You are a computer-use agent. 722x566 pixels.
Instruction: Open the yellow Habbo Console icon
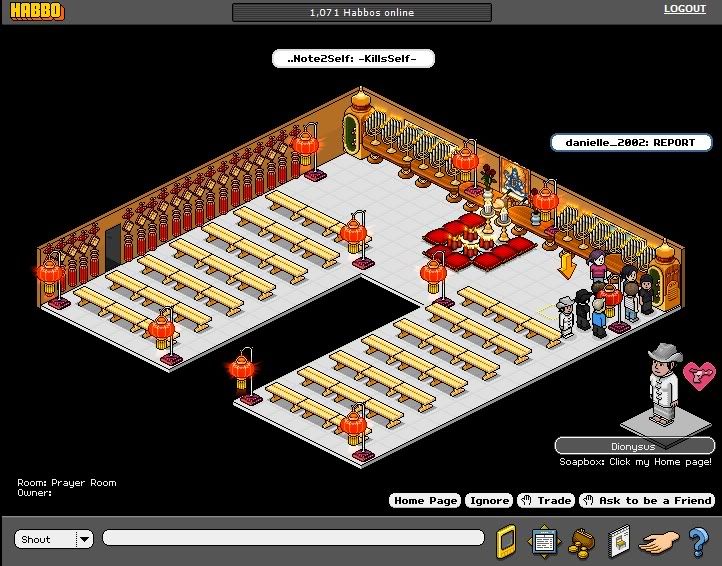(506, 540)
